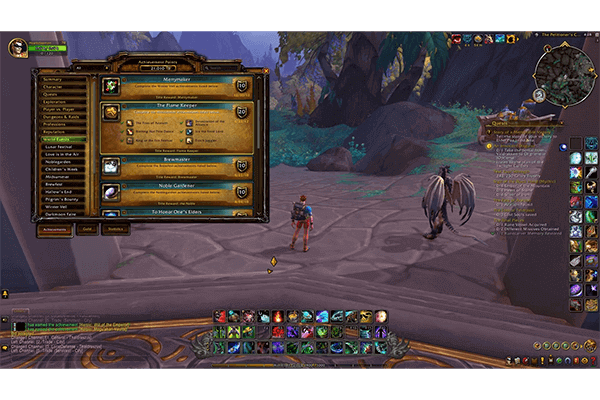Switch to the Statistics tab
Image resolution: width=600 pixels, height=400 pixels.
(x=116, y=229)
